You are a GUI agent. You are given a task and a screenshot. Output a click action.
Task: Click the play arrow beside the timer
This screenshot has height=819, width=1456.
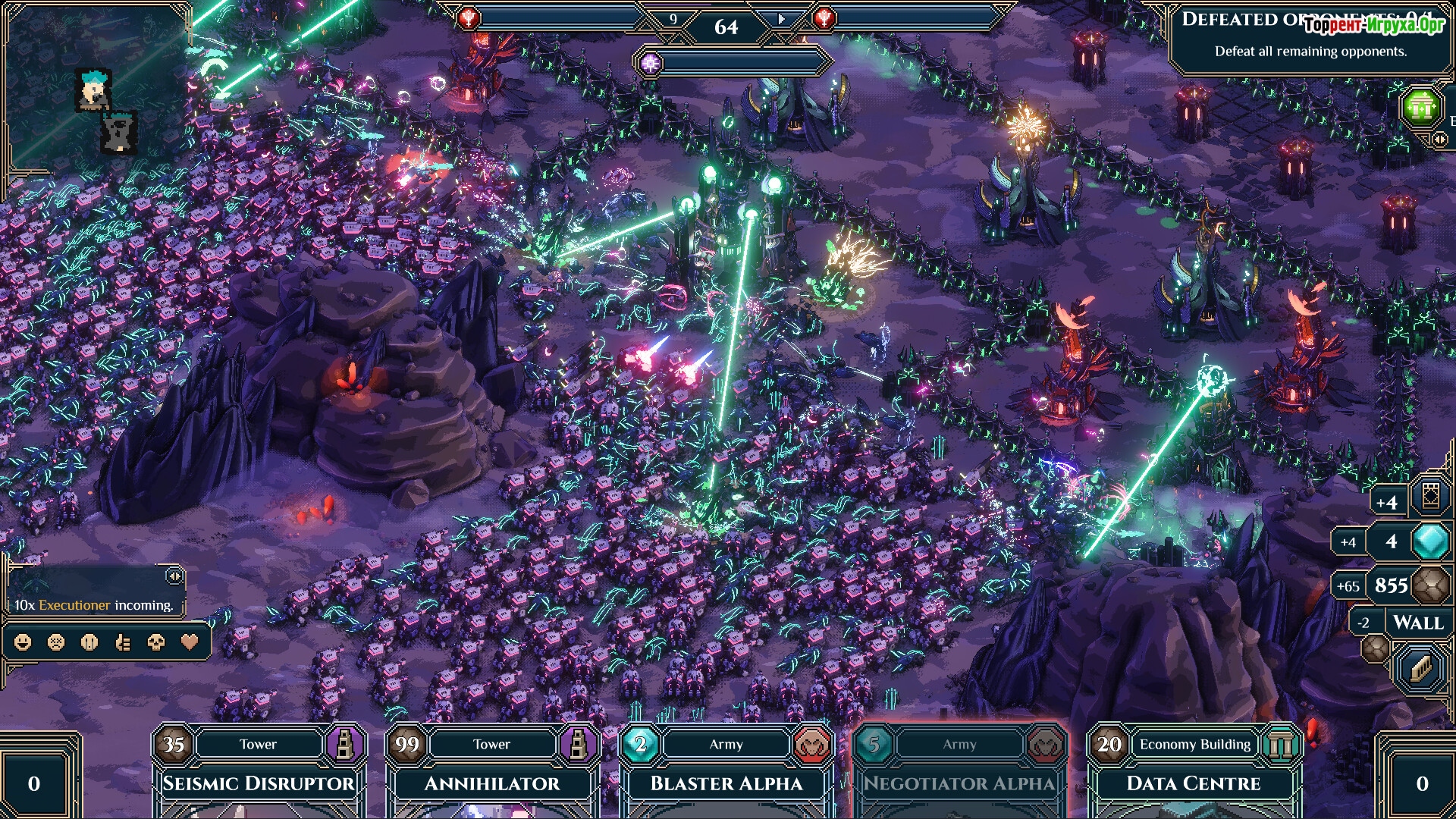[782, 19]
